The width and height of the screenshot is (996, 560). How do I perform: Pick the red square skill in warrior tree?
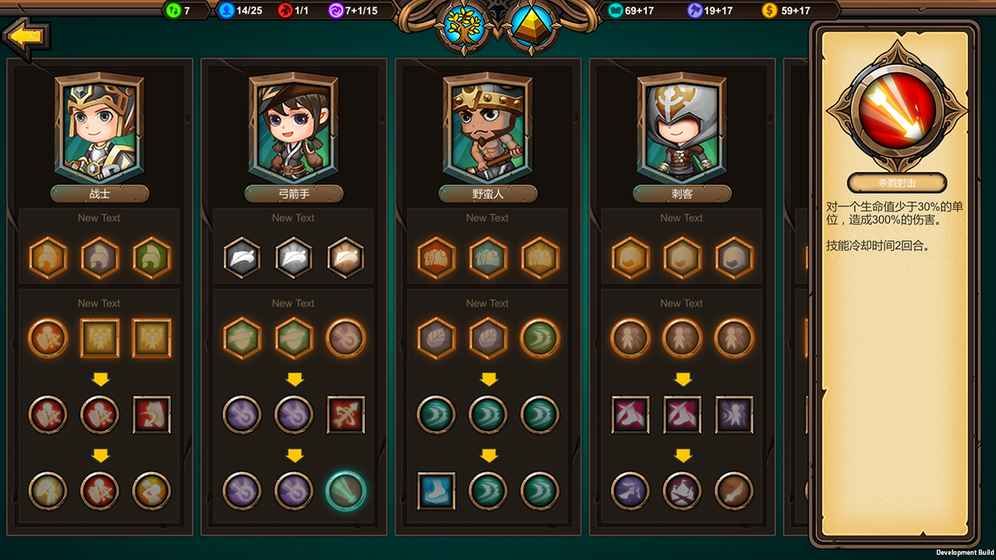[152, 414]
